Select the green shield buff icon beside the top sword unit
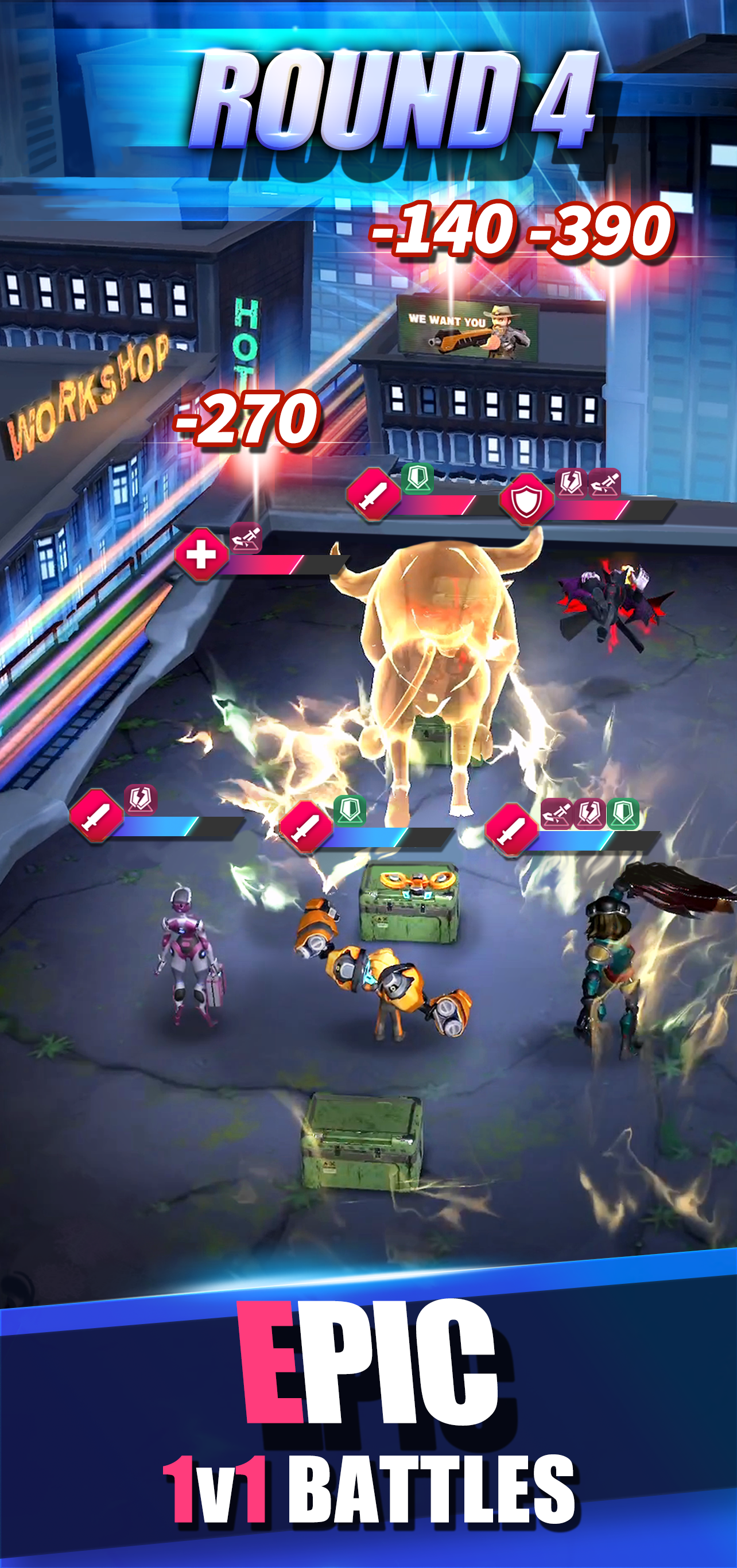The width and height of the screenshot is (737, 1568). coord(416,480)
